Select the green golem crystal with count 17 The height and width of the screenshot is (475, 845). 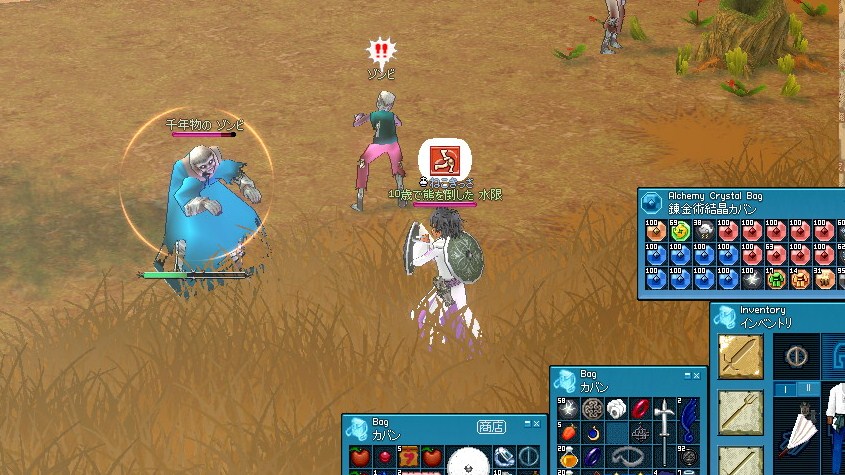click(777, 279)
